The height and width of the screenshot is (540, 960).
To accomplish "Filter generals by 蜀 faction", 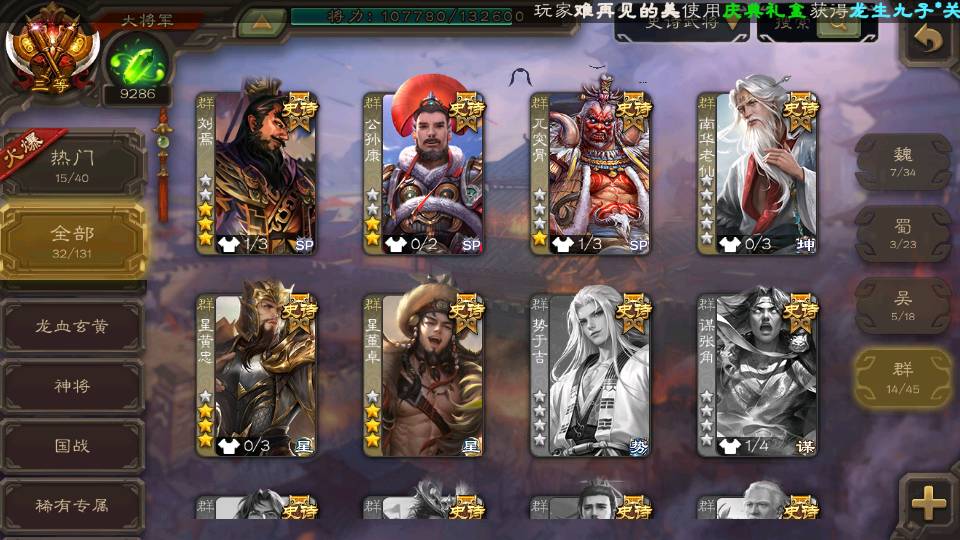I will pos(903,234).
